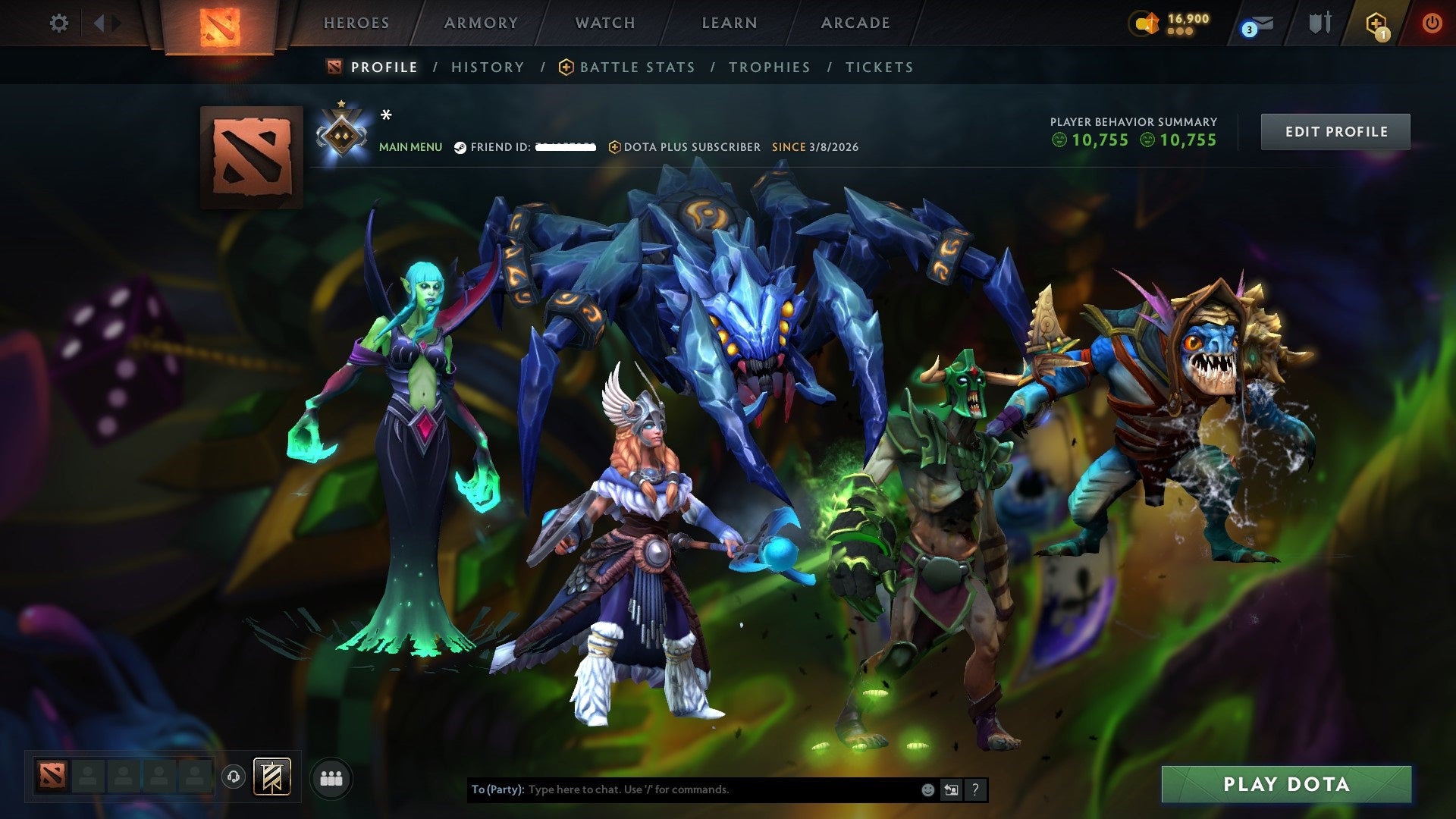Open the voice chat headset icon
The width and height of the screenshot is (1456, 819).
click(232, 777)
